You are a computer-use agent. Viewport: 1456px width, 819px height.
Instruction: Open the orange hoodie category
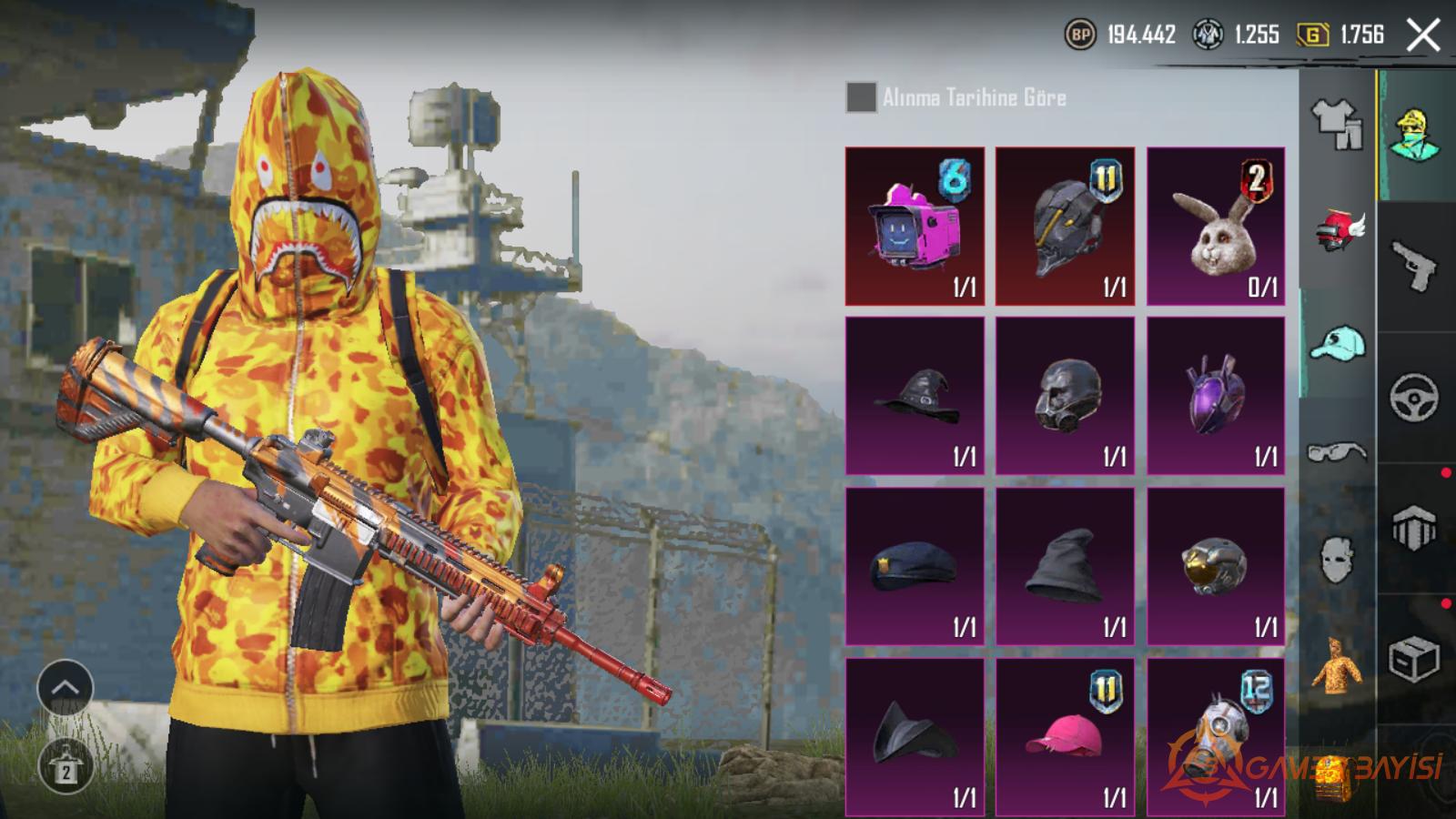[1337, 665]
